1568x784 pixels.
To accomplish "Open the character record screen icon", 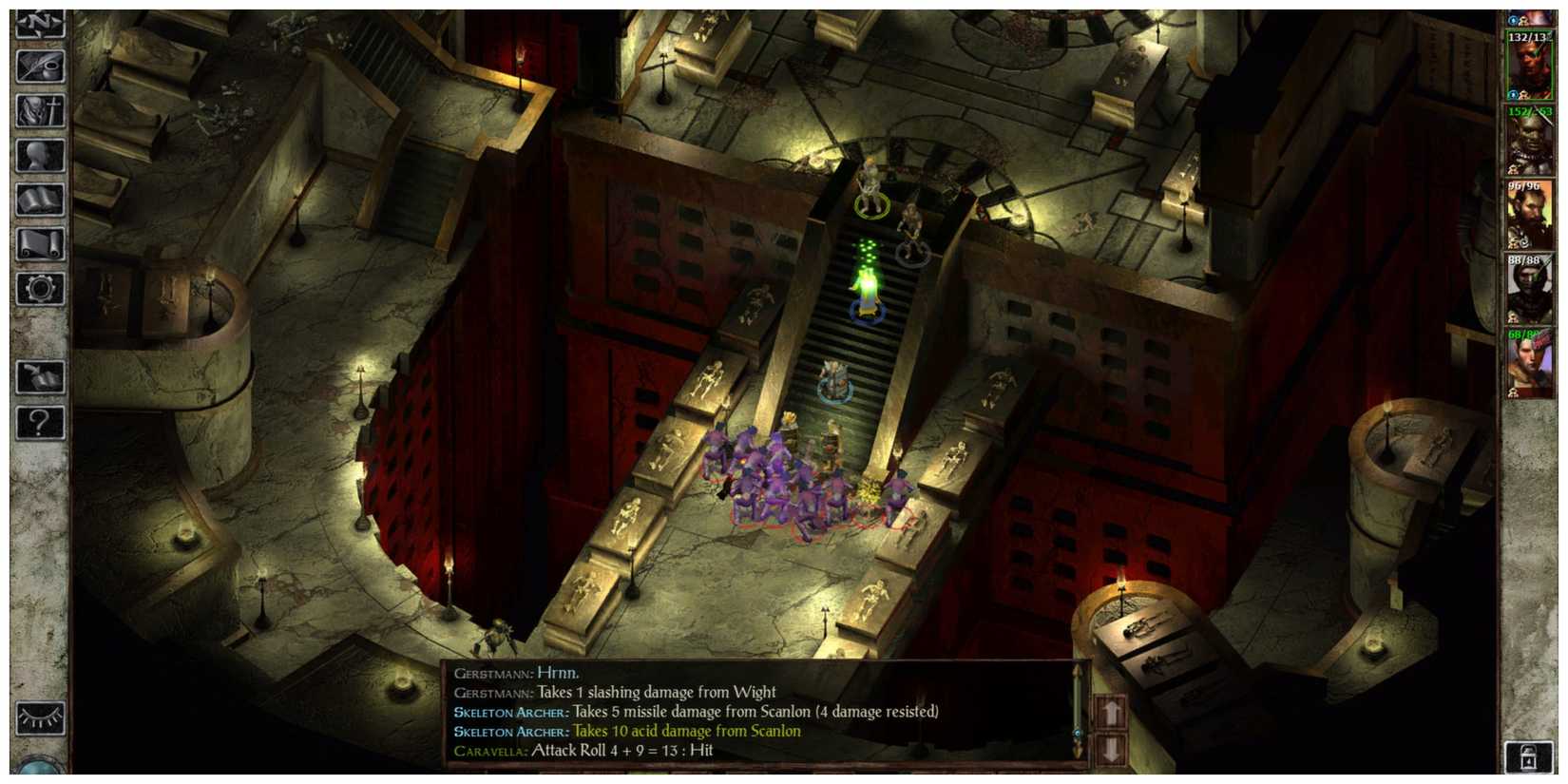I will (x=38, y=109).
